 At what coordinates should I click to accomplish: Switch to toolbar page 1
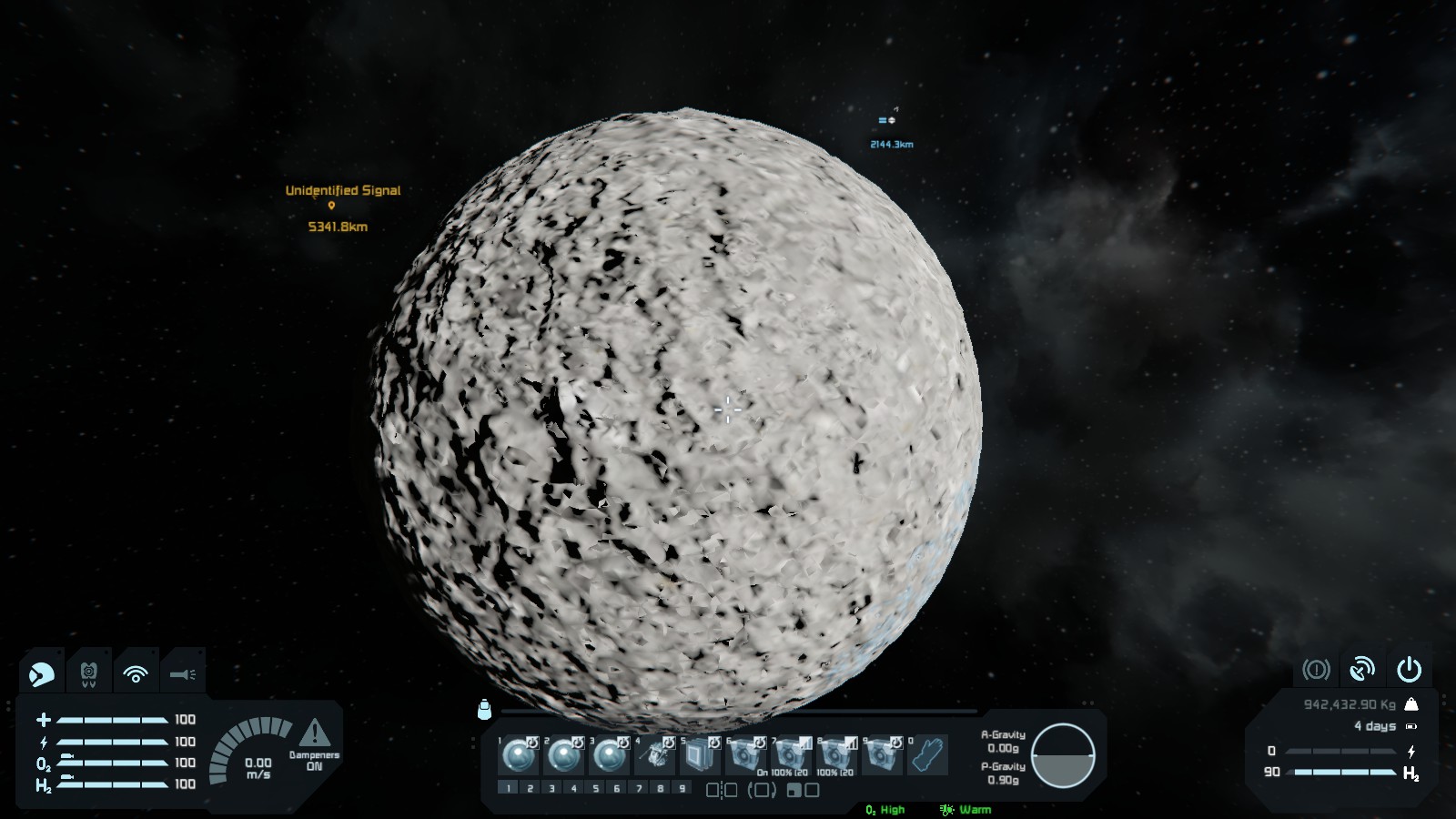tap(509, 788)
